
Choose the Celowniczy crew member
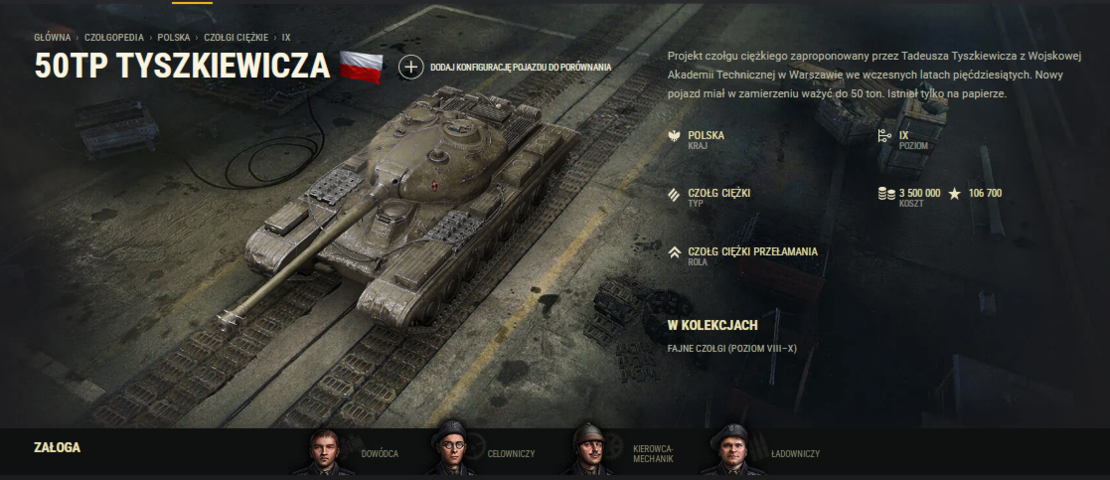point(451,452)
